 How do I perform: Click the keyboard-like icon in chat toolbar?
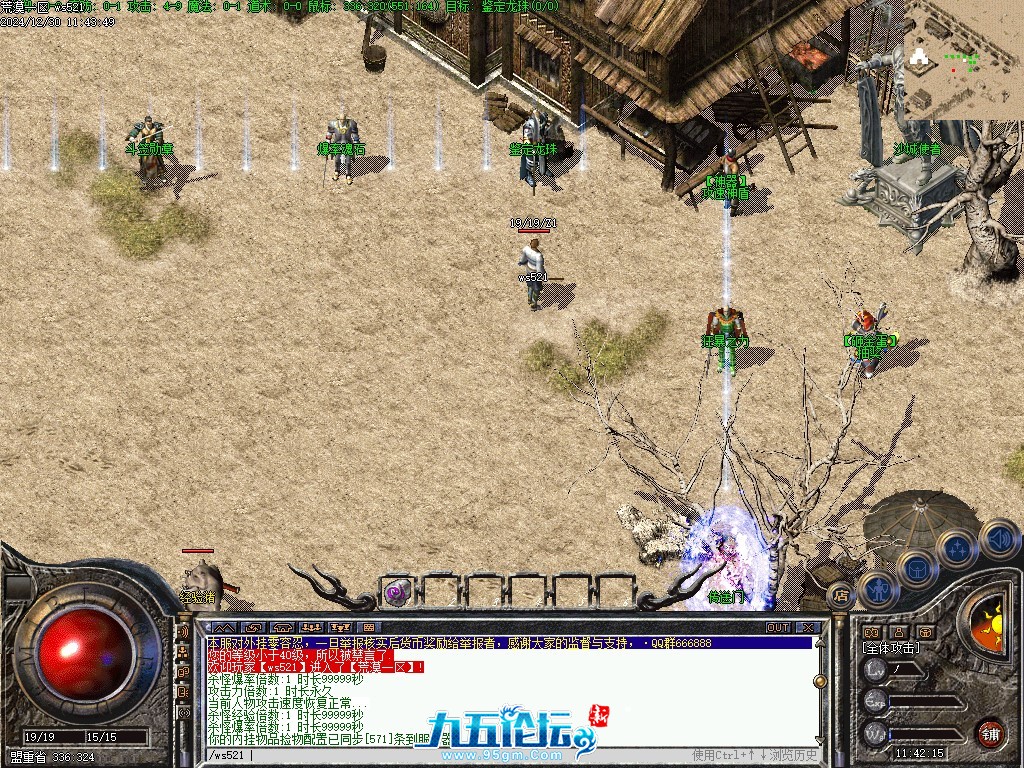(x=367, y=628)
